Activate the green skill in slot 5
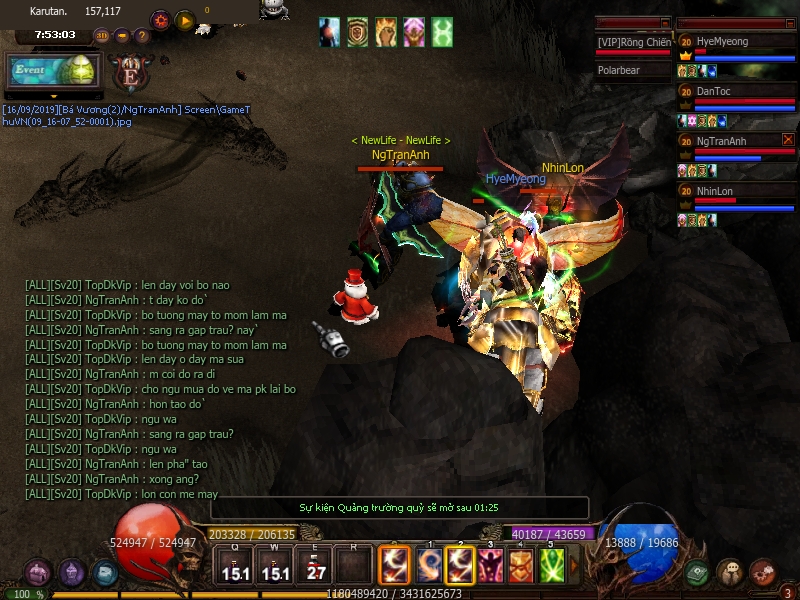This screenshot has height=600, width=800. coord(552,566)
